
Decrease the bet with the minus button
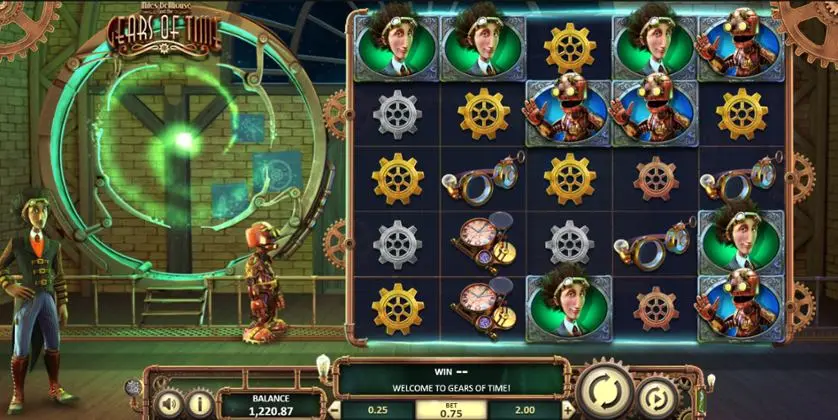(x=335, y=410)
